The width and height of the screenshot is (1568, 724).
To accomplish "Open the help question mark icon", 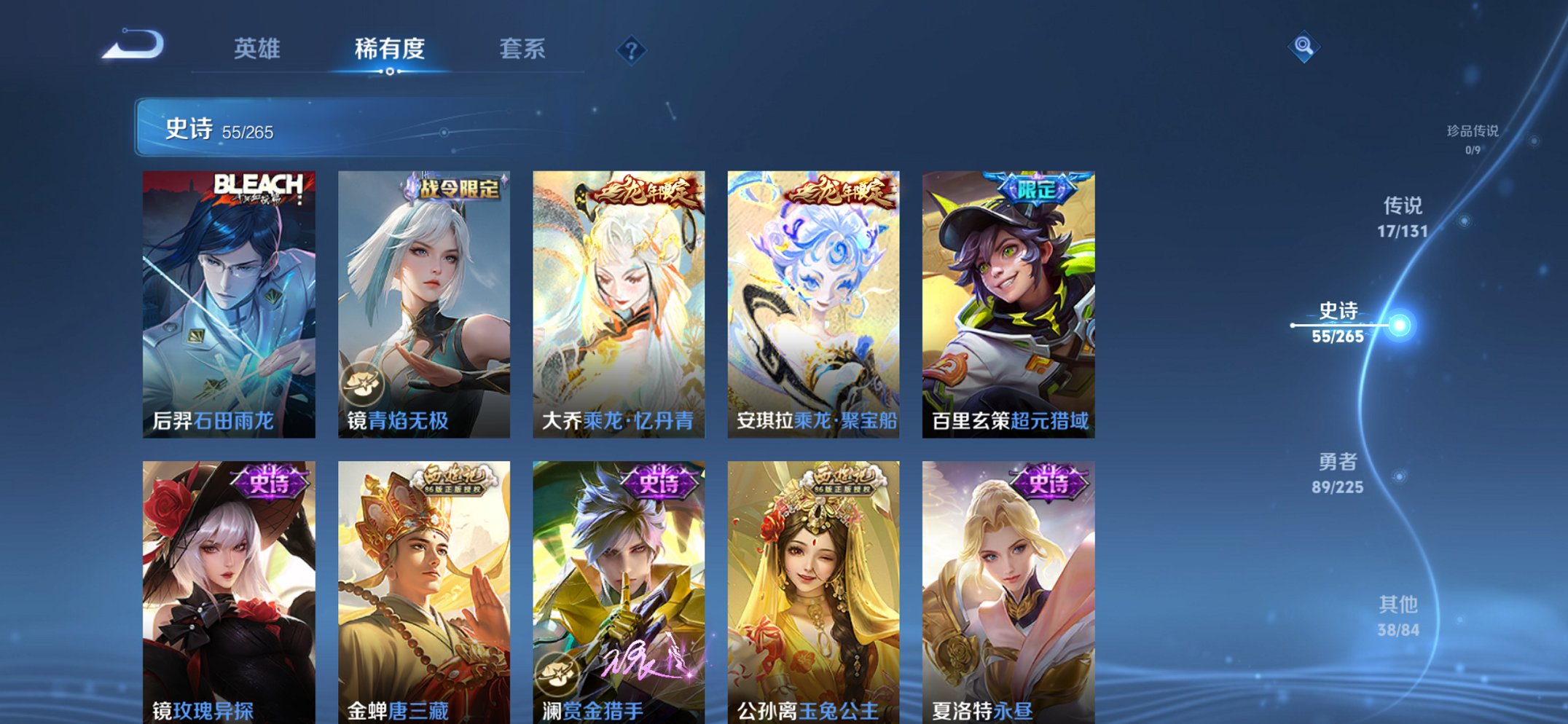I will [632, 49].
